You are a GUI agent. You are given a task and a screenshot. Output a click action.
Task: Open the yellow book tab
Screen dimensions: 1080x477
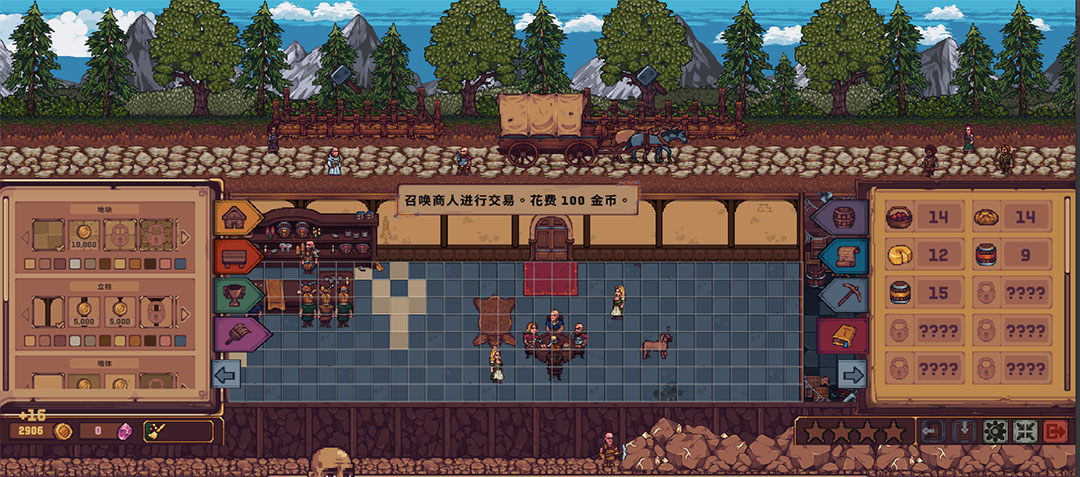(x=842, y=333)
